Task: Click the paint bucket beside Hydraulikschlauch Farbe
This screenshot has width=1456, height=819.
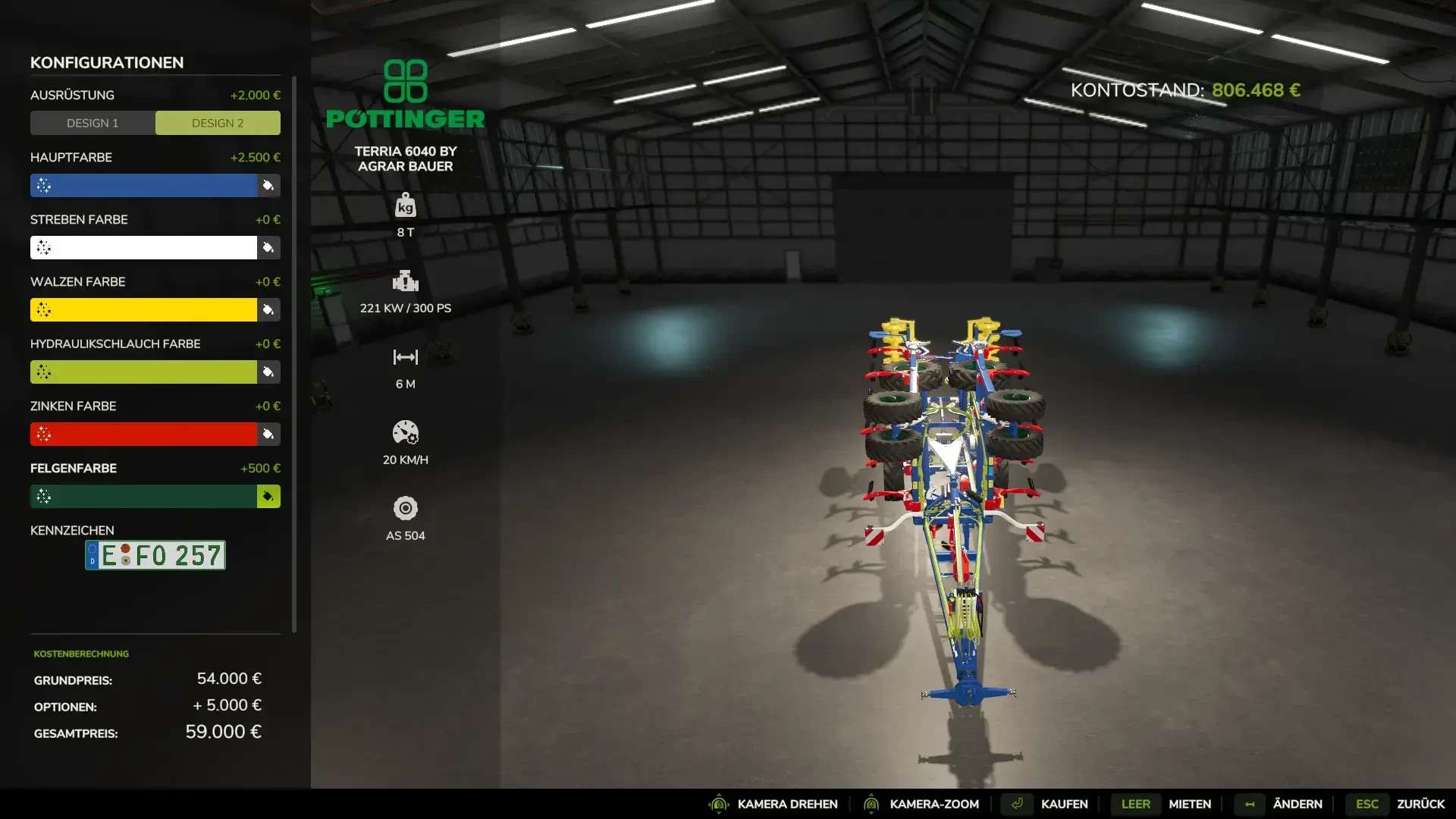Action: tap(268, 372)
